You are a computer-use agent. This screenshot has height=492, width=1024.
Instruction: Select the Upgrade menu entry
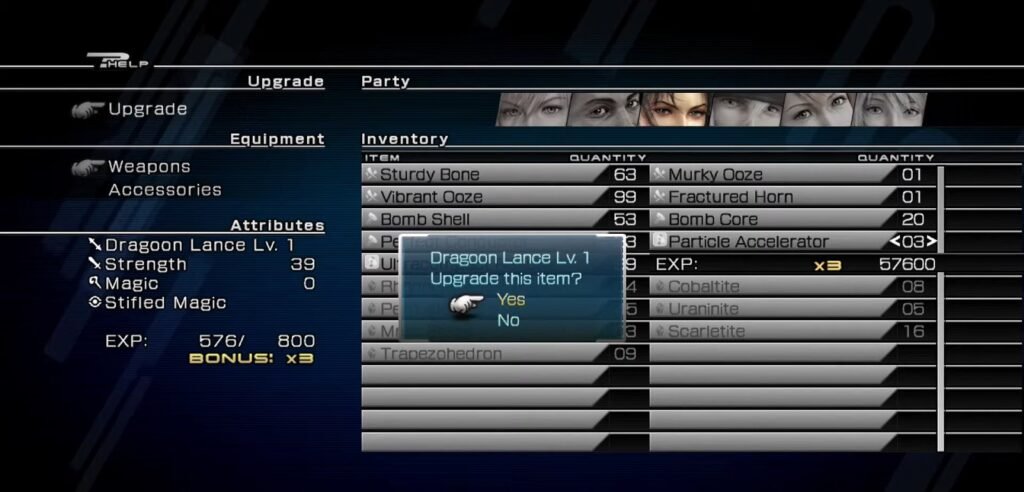[x=147, y=109]
